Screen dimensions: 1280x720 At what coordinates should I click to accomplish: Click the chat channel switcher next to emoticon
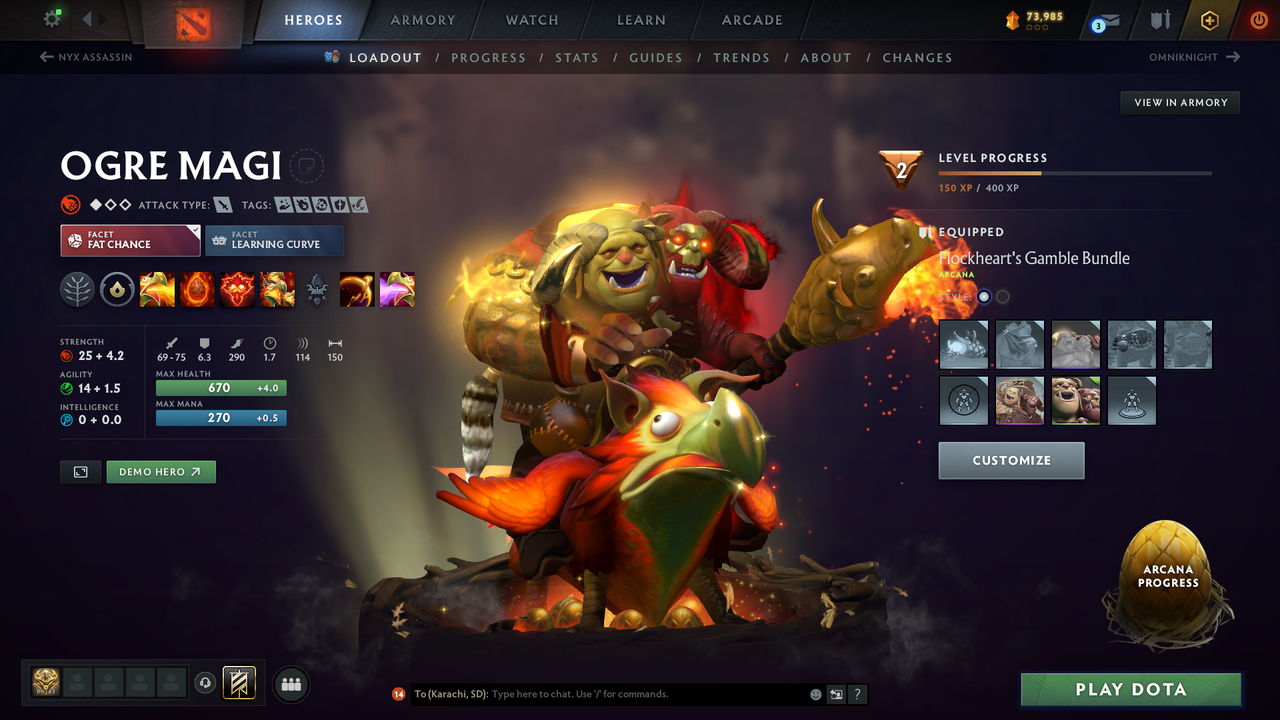[835, 694]
